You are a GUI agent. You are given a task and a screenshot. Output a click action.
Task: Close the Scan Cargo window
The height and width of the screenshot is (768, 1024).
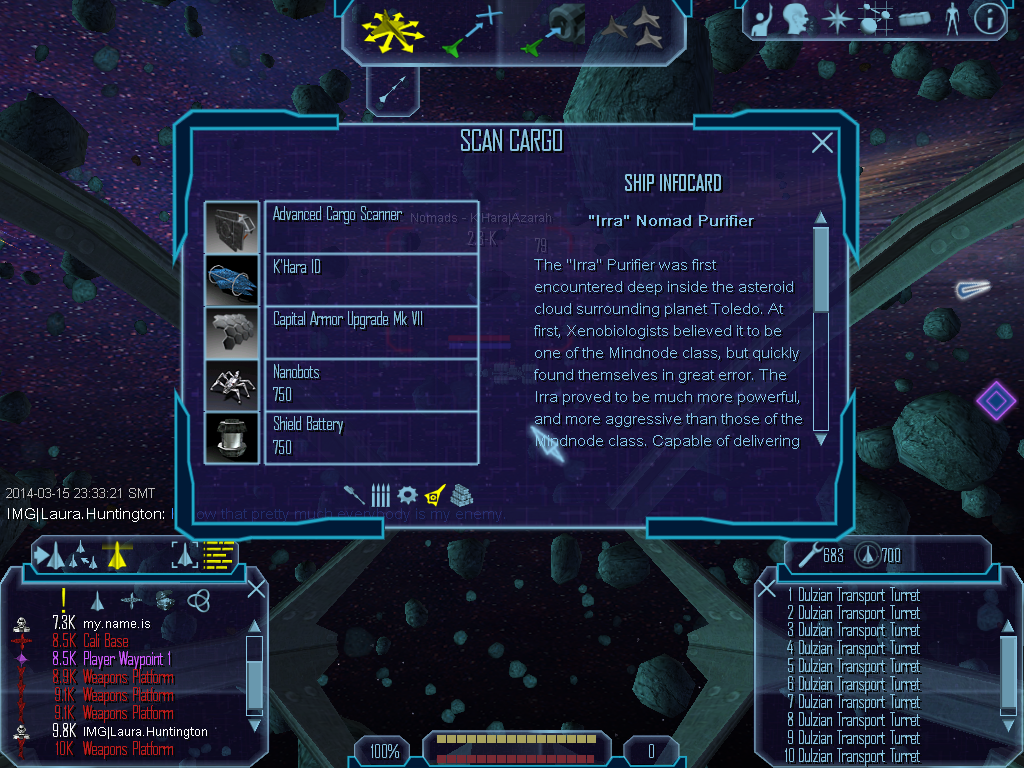click(x=822, y=143)
